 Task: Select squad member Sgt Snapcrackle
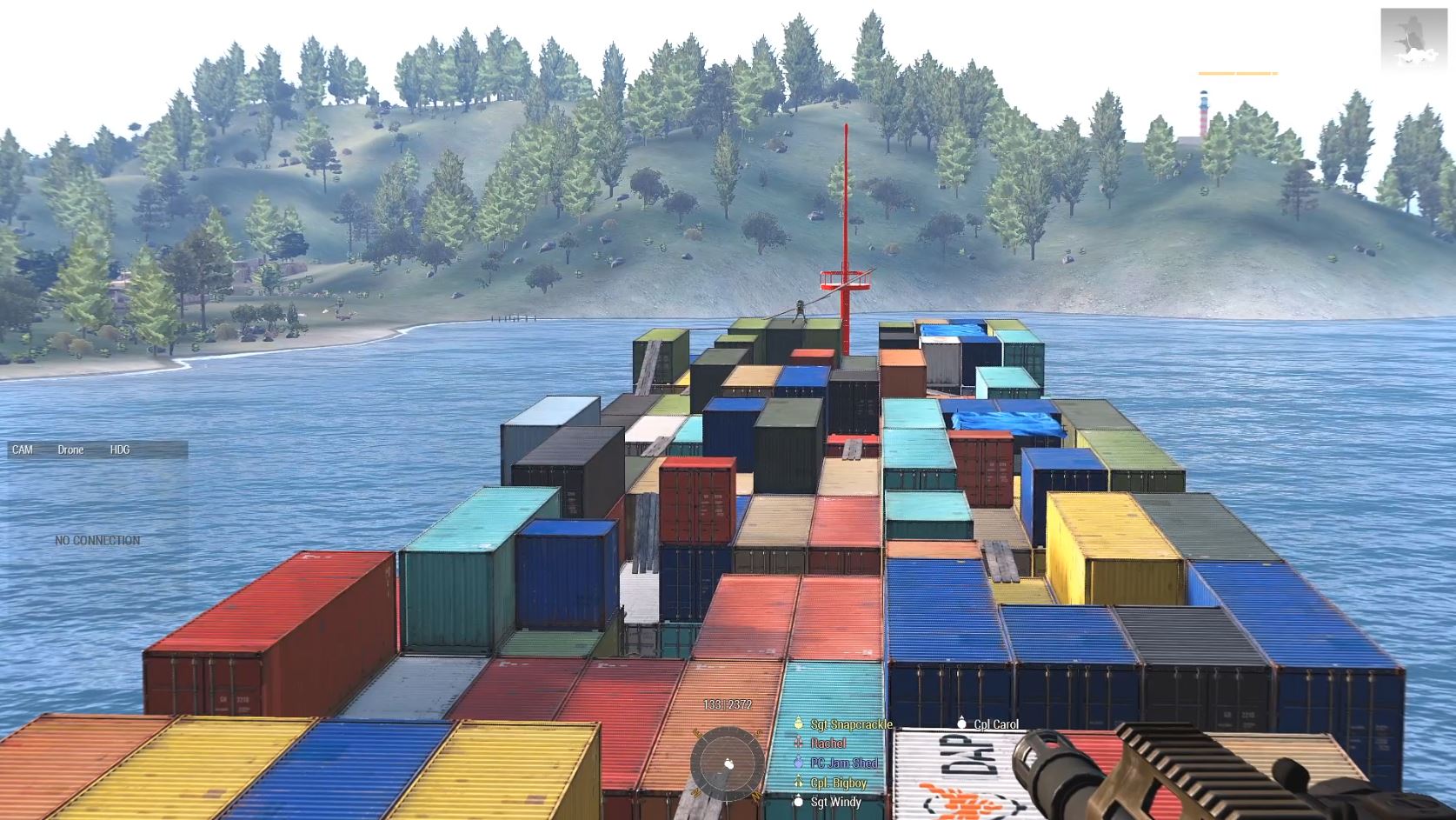(850, 724)
